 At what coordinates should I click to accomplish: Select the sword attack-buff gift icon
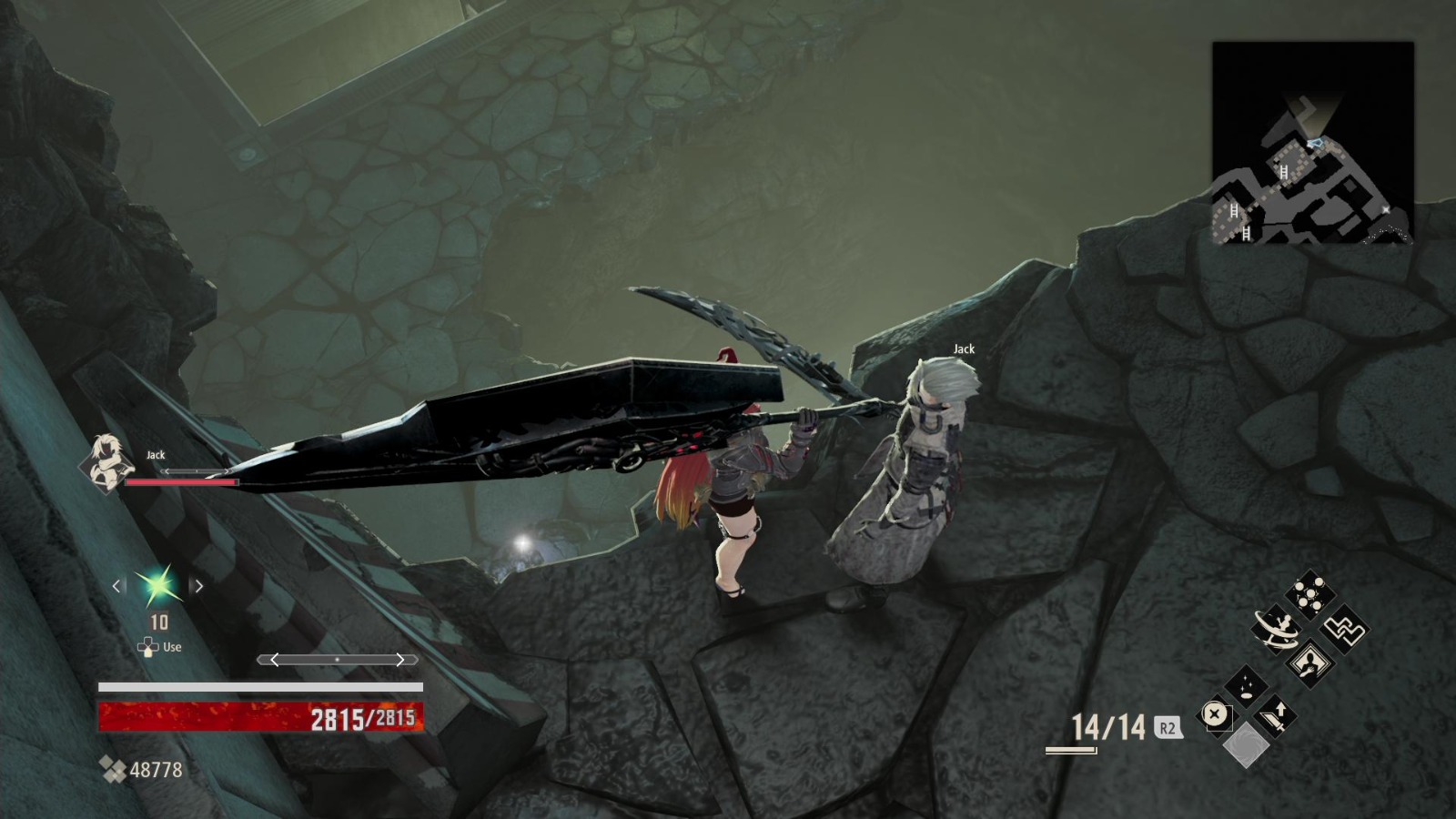tap(1277, 717)
